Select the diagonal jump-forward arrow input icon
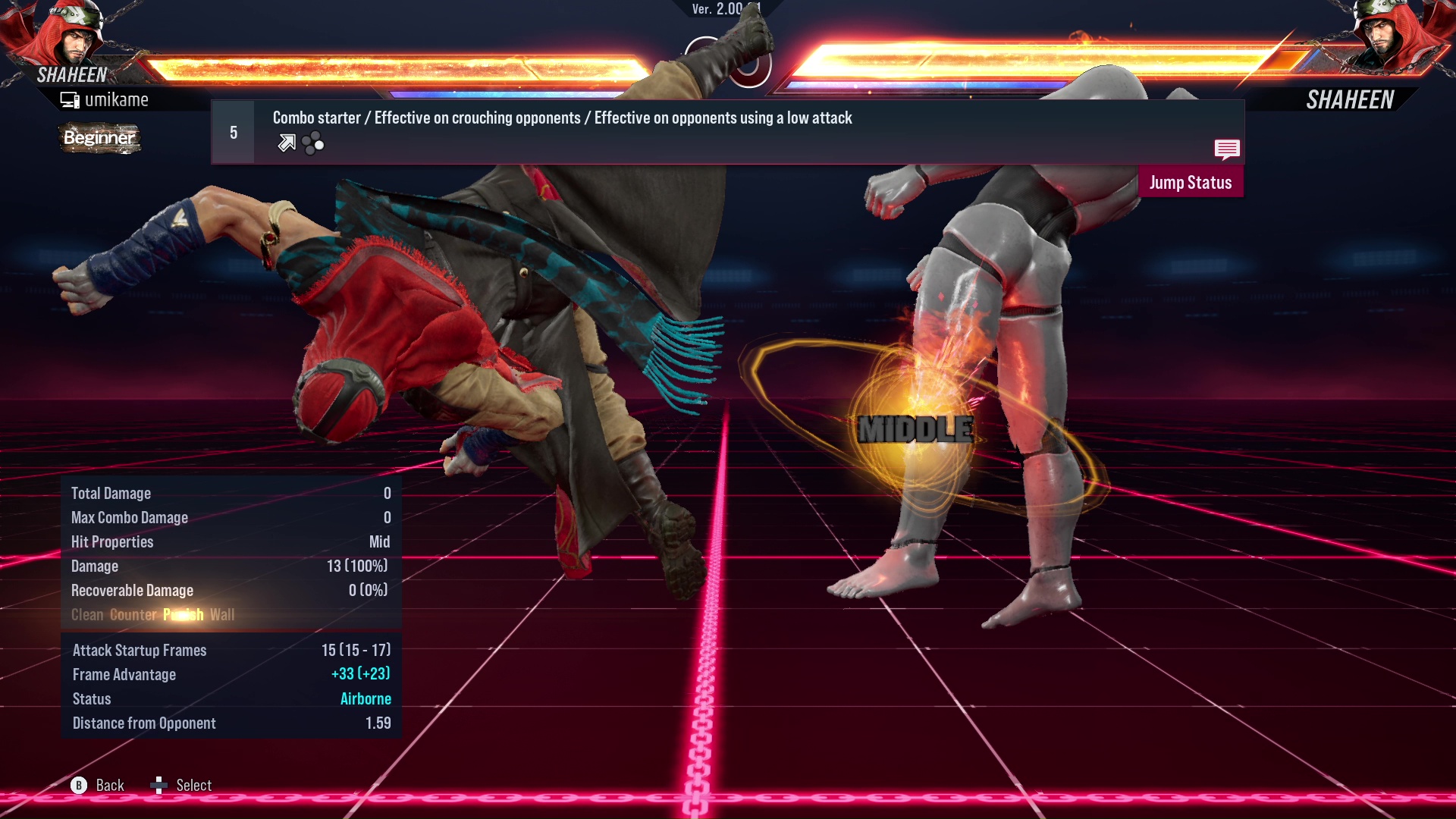Viewport: 1456px width, 819px height. 285,142
